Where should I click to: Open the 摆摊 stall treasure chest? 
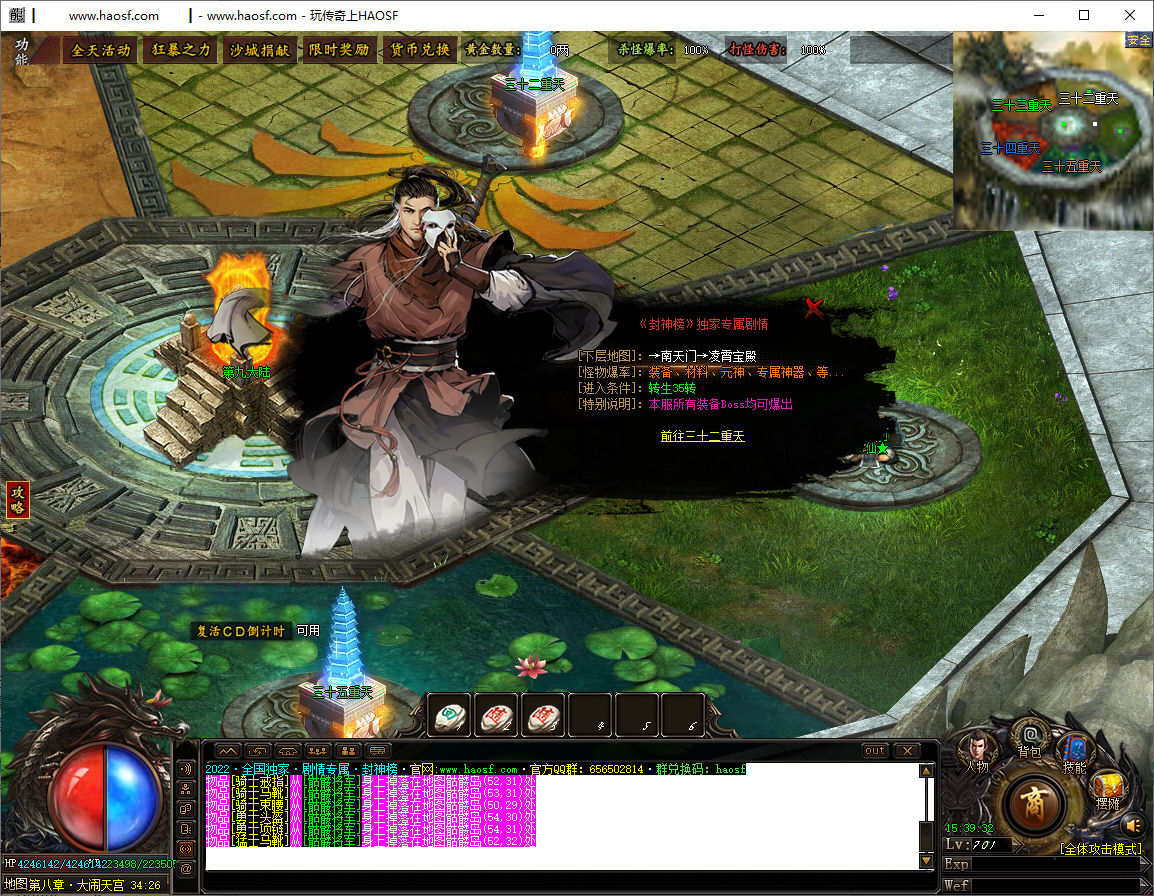pos(1107,788)
